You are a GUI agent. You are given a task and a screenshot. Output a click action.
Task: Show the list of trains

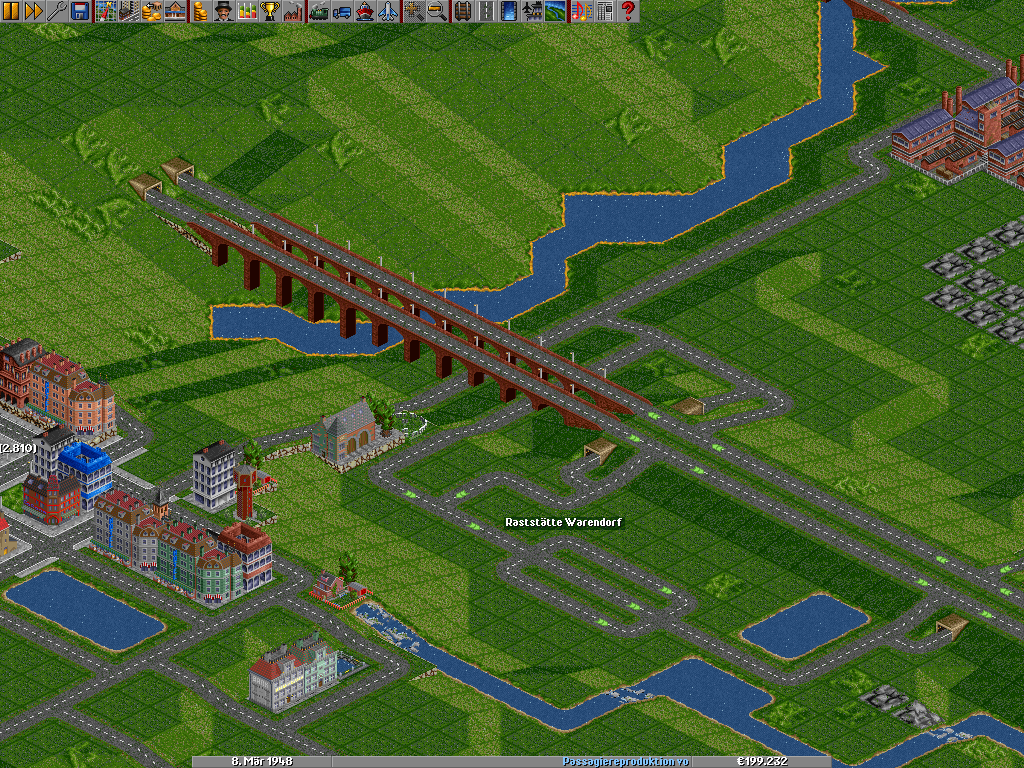pos(319,11)
